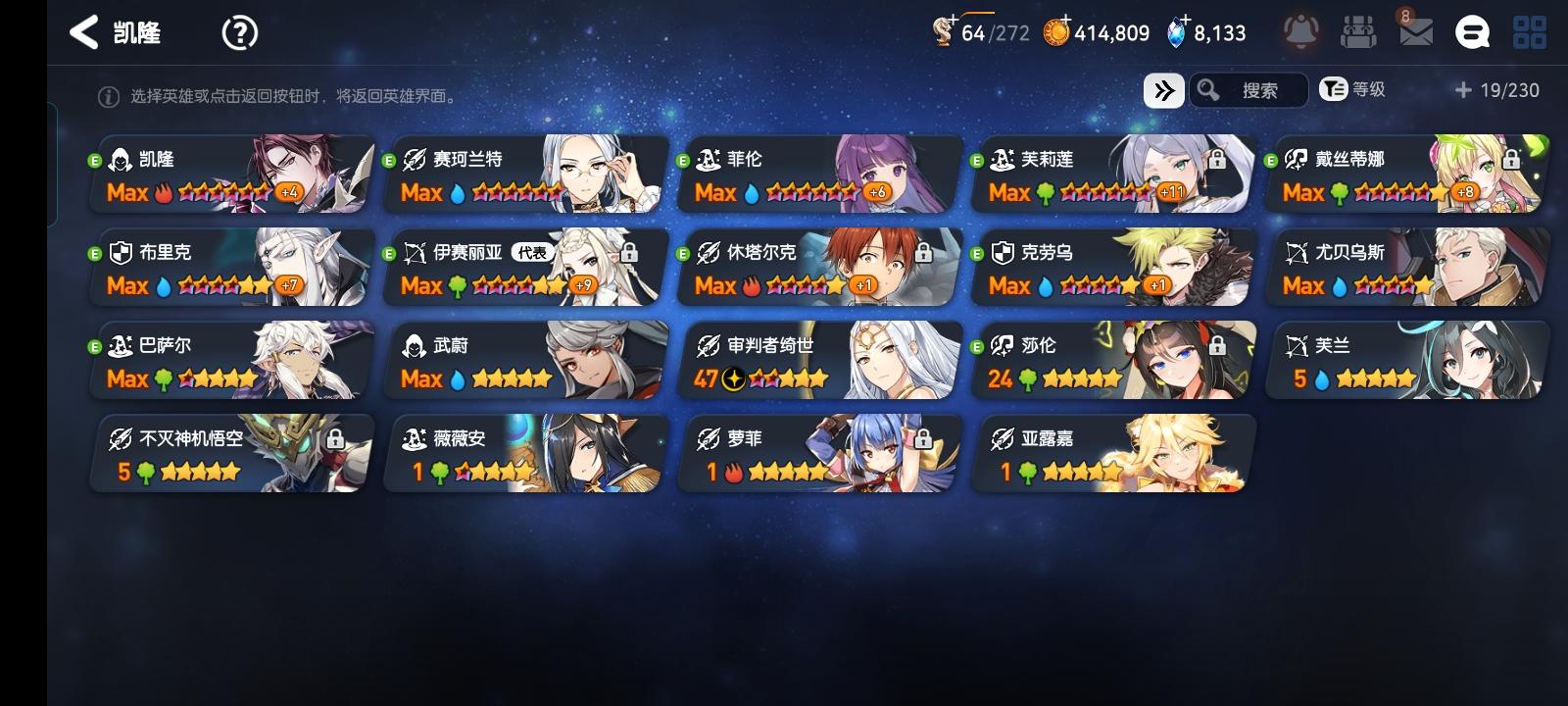Image resolution: width=1568 pixels, height=706 pixels.
Task: Go back with the 凯隆 back arrow
Action: point(86,32)
